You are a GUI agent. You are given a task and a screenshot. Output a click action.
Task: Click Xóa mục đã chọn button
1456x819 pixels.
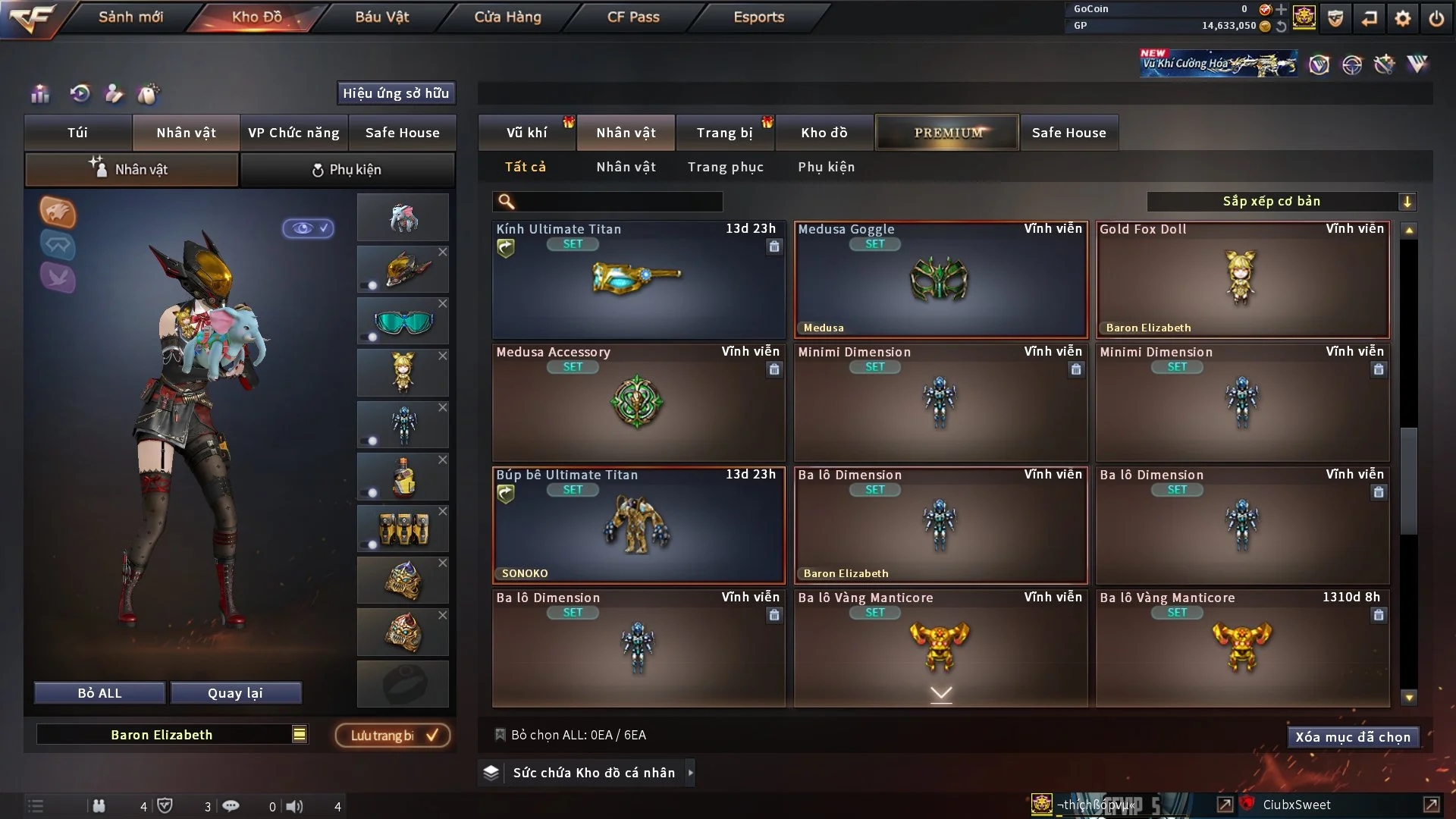pos(1352,737)
